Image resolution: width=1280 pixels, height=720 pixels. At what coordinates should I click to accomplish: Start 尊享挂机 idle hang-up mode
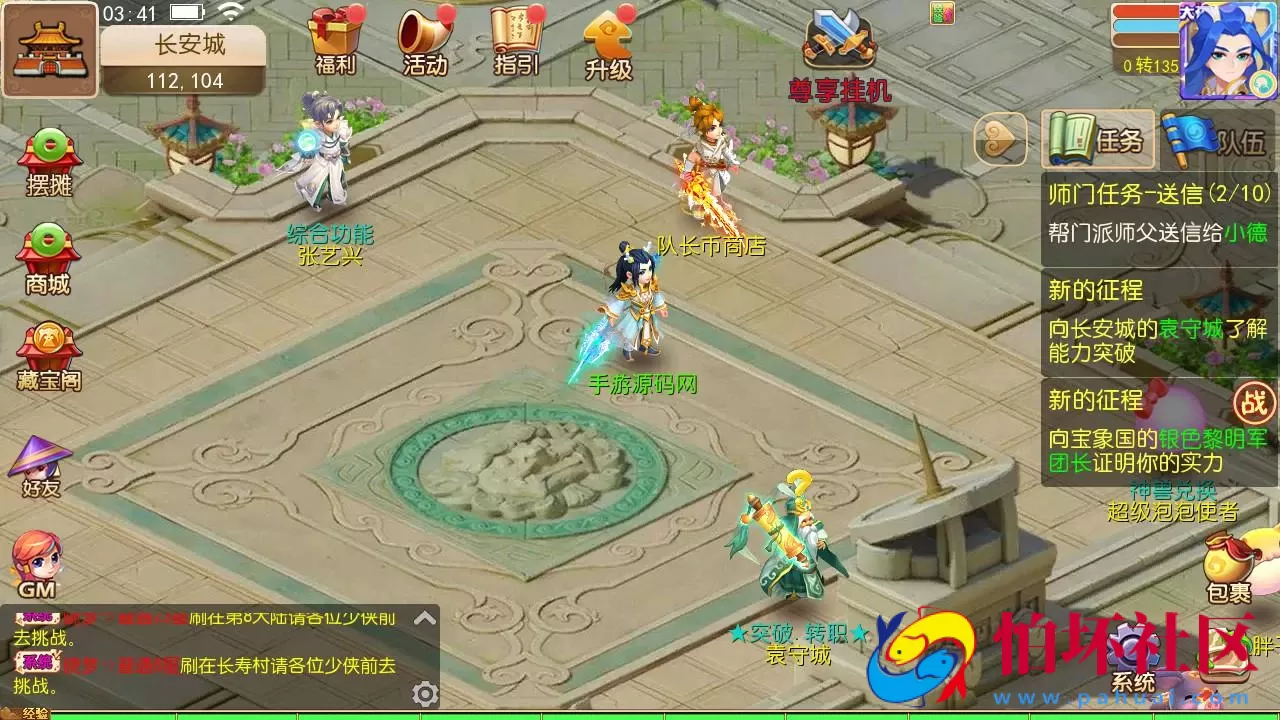840,45
